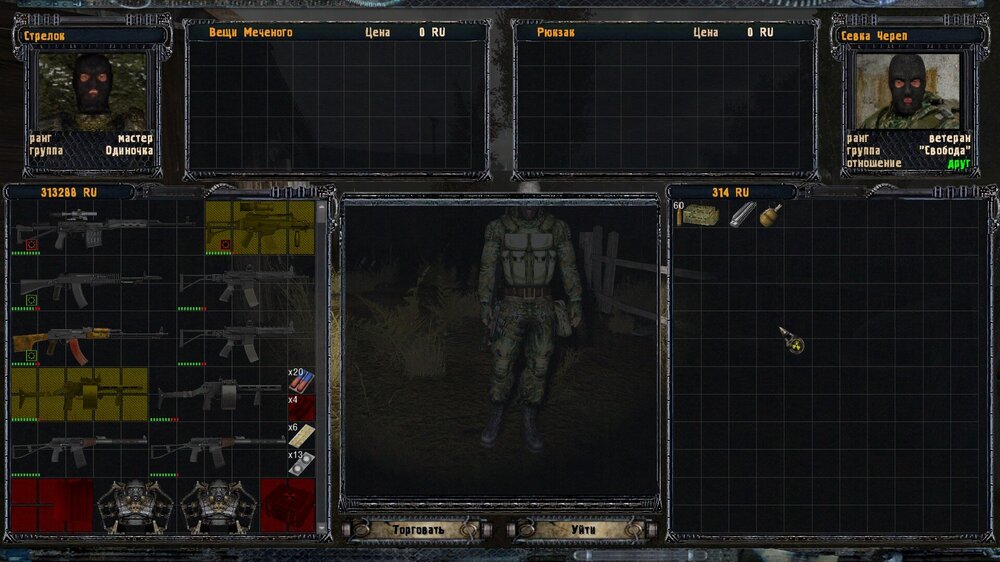
Task: Click the Торговать trade button
Action: (x=418, y=528)
